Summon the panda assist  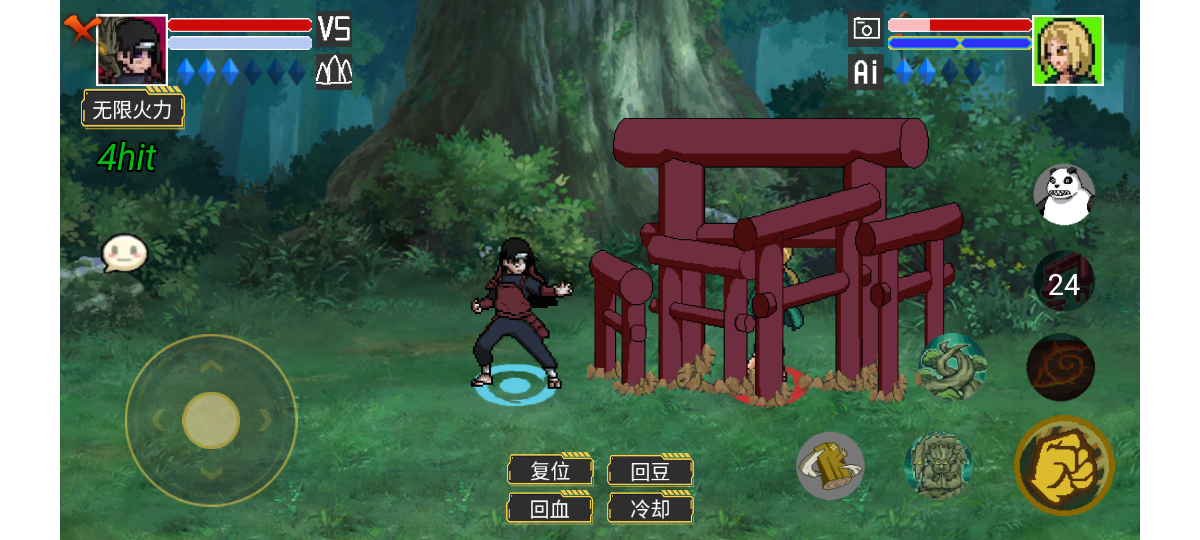point(1063,195)
